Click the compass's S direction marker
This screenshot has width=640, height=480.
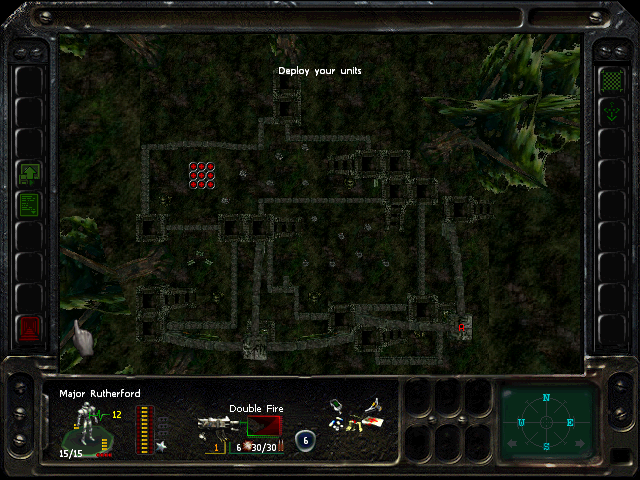click(546, 446)
